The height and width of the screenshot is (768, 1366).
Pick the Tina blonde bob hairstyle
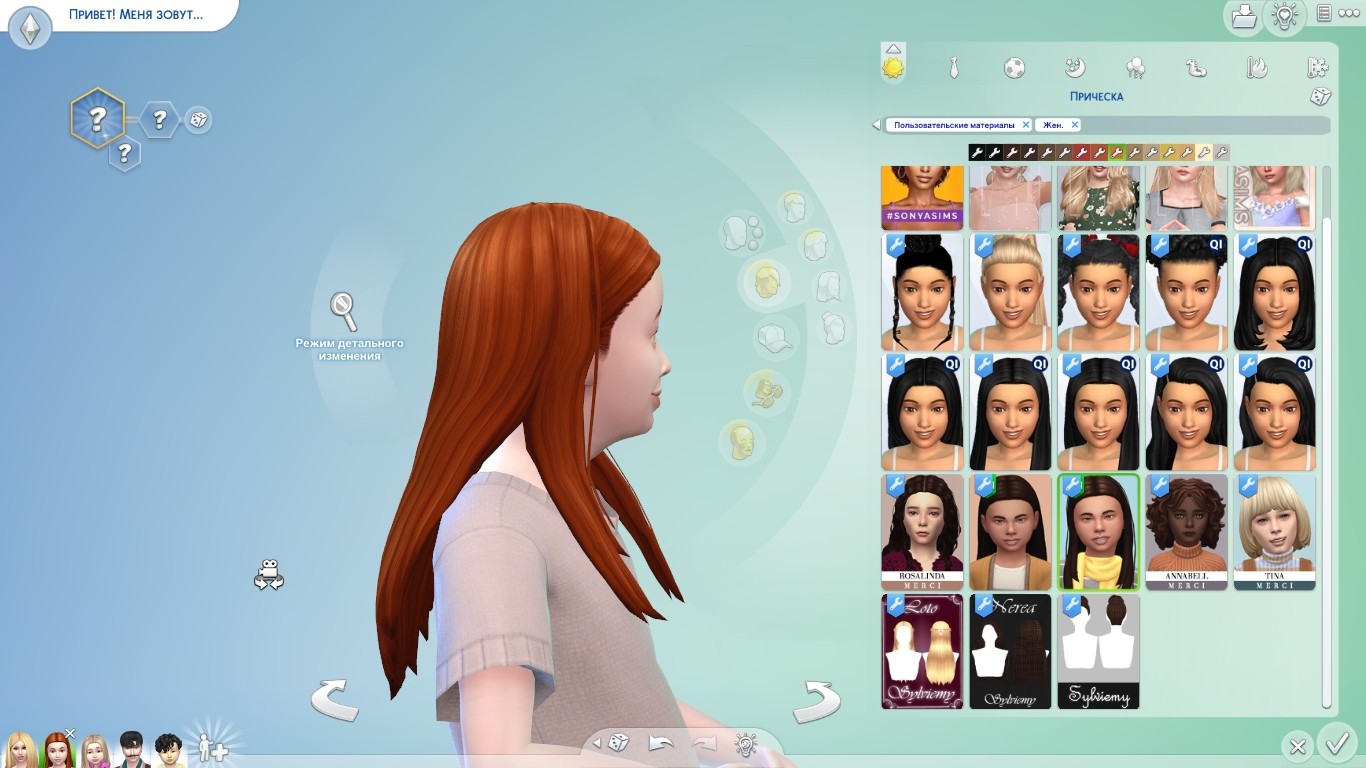pyautogui.click(x=1274, y=532)
